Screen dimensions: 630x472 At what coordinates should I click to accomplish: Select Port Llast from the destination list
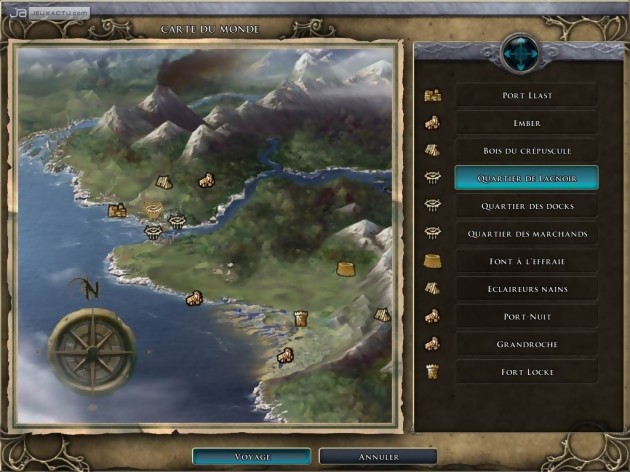[526, 96]
